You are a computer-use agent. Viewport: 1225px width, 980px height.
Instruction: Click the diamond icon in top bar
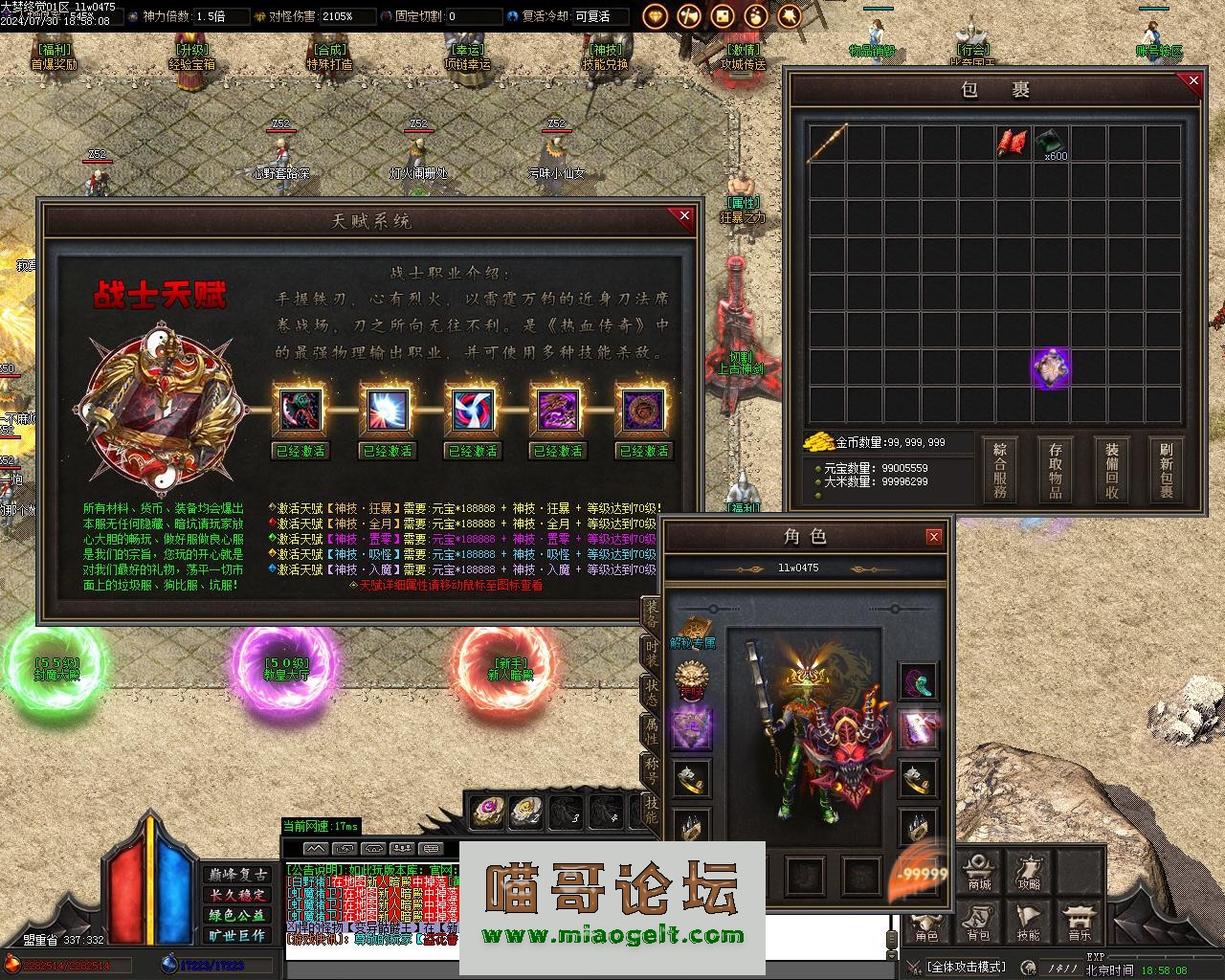(x=656, y=16)
